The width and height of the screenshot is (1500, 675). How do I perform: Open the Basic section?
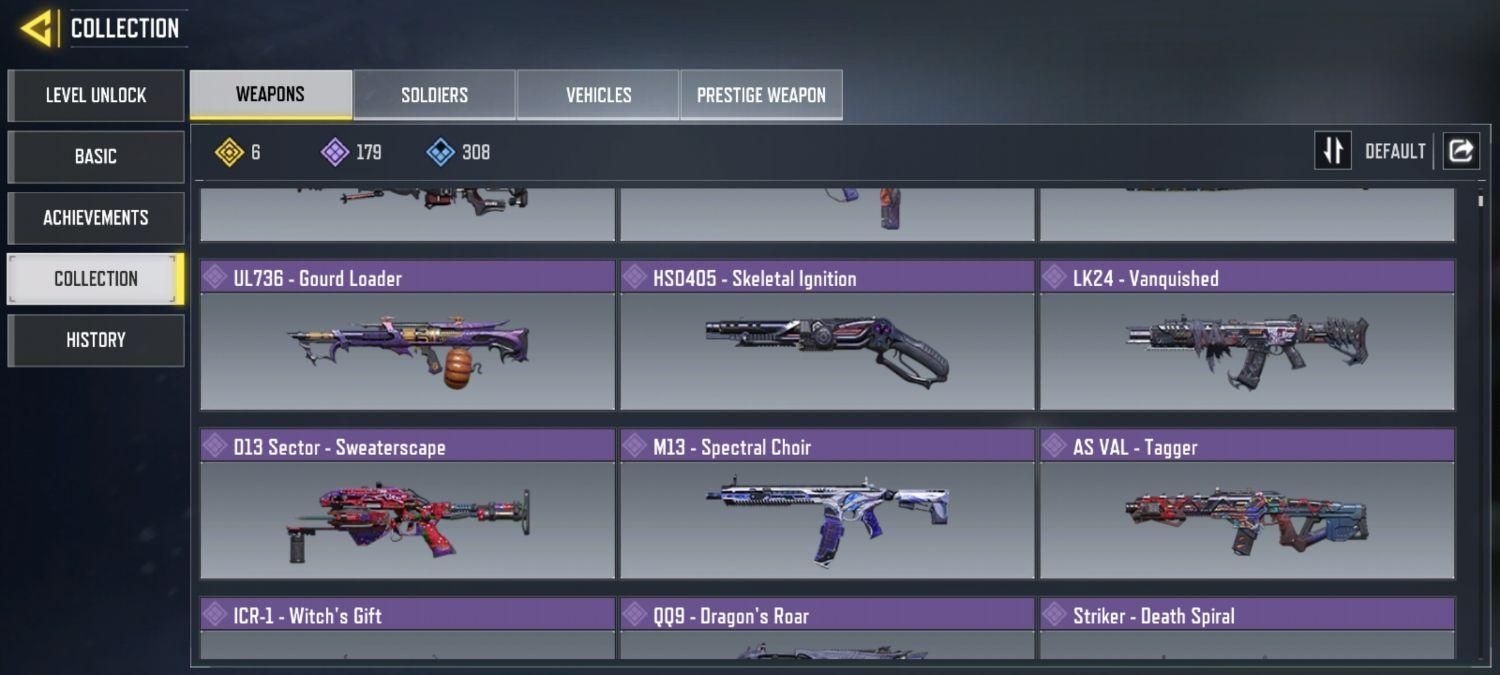tap(96, 157)
